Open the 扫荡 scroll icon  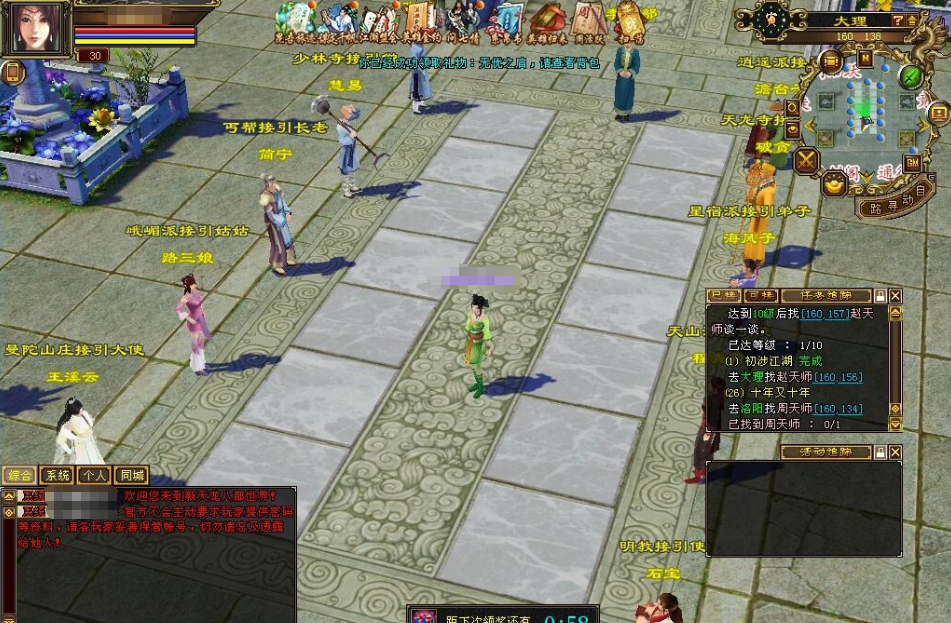pyautogui.click(x=630, y=22)
